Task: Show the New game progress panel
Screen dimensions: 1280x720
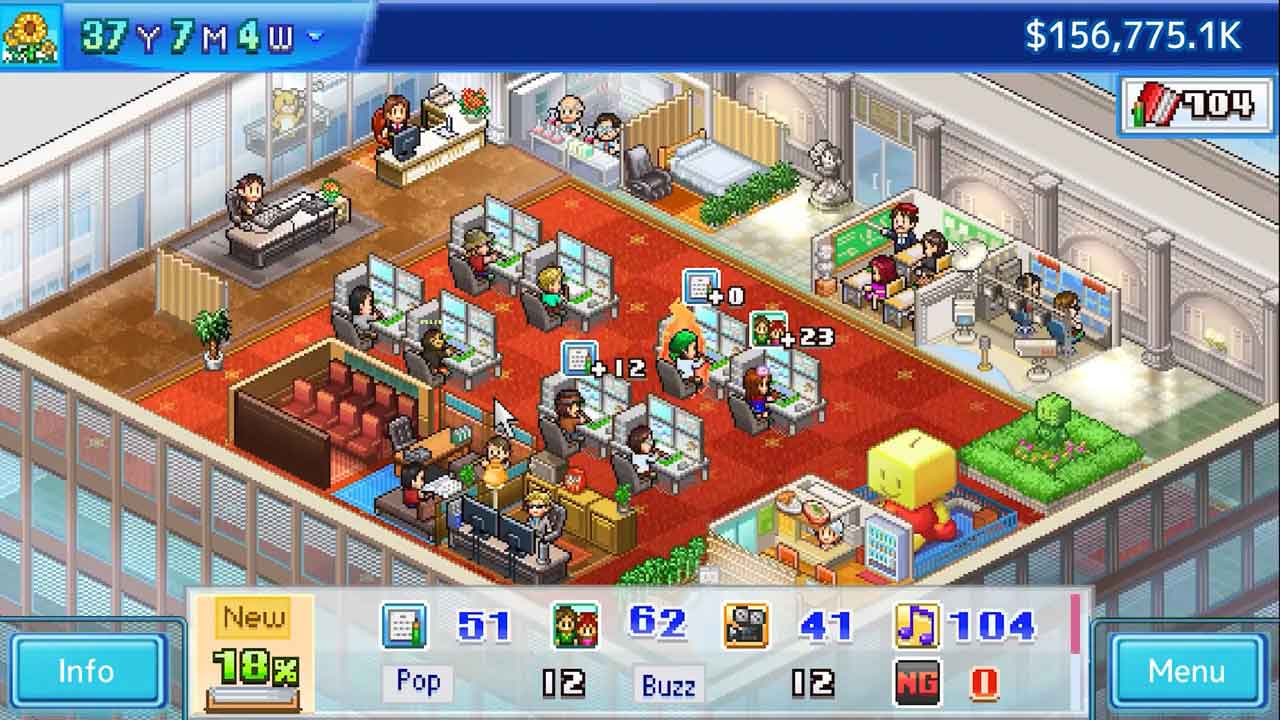Action: (253, 652)
